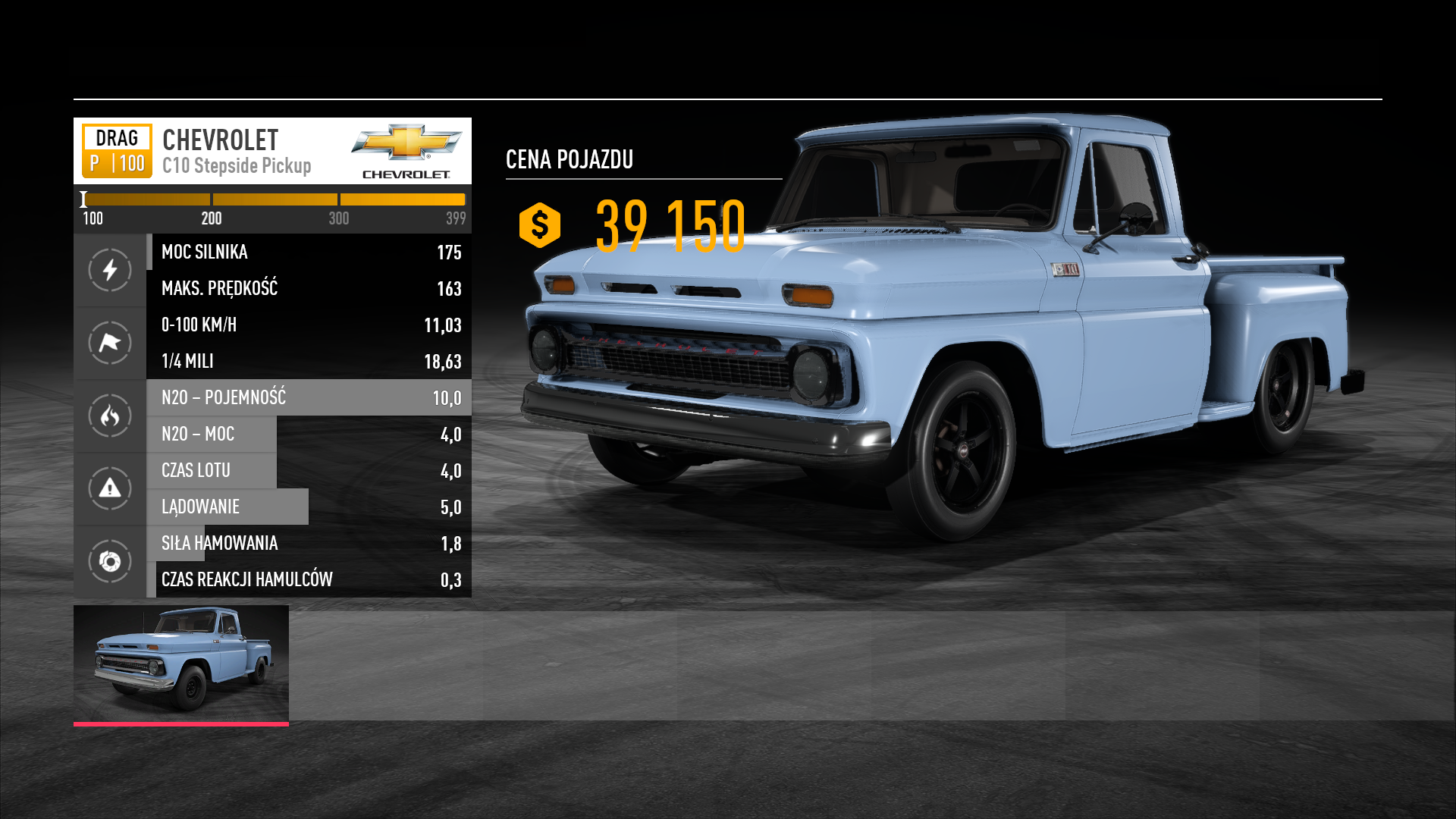Select the blue C10 pickup thumbnail
This screenshot has height=819, width=1456.
tap(181, 664)
